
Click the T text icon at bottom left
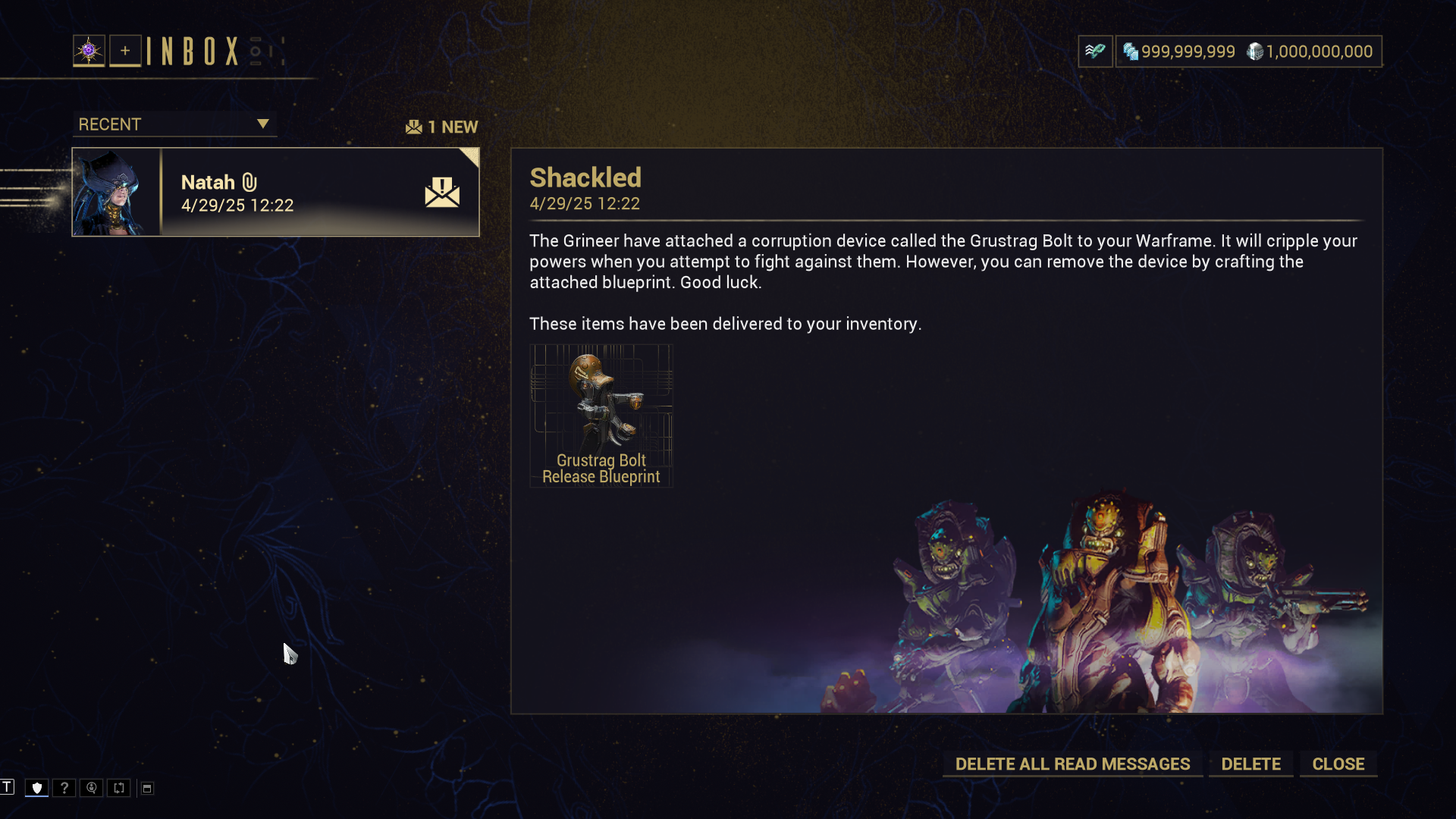[8, 787]
